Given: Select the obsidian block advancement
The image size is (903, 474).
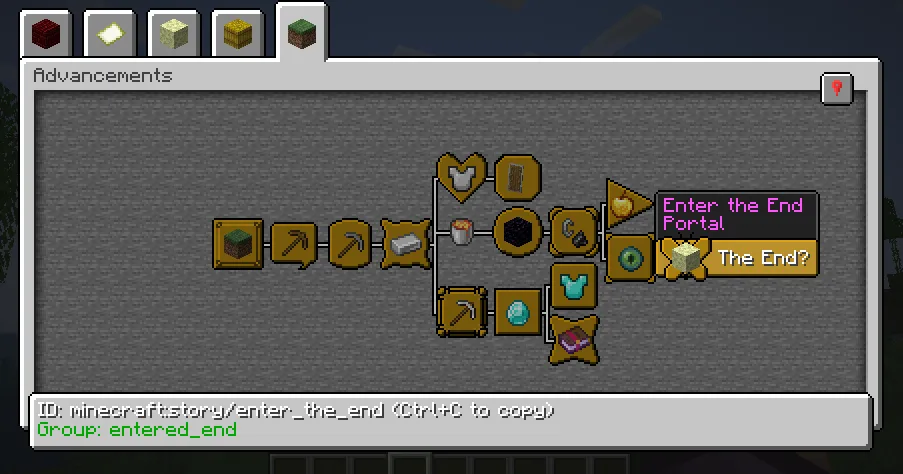Looking at the screenshot, I should tap(517, 234).
